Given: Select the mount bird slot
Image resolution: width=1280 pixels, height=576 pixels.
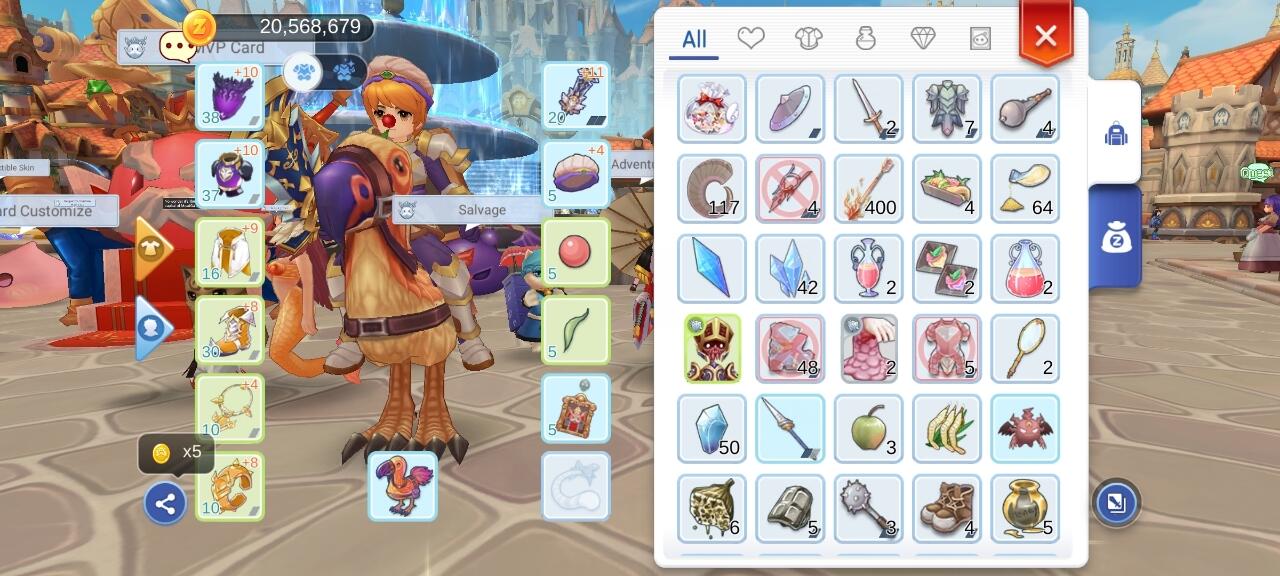Looking at the screenshot, I should (402, 486).
